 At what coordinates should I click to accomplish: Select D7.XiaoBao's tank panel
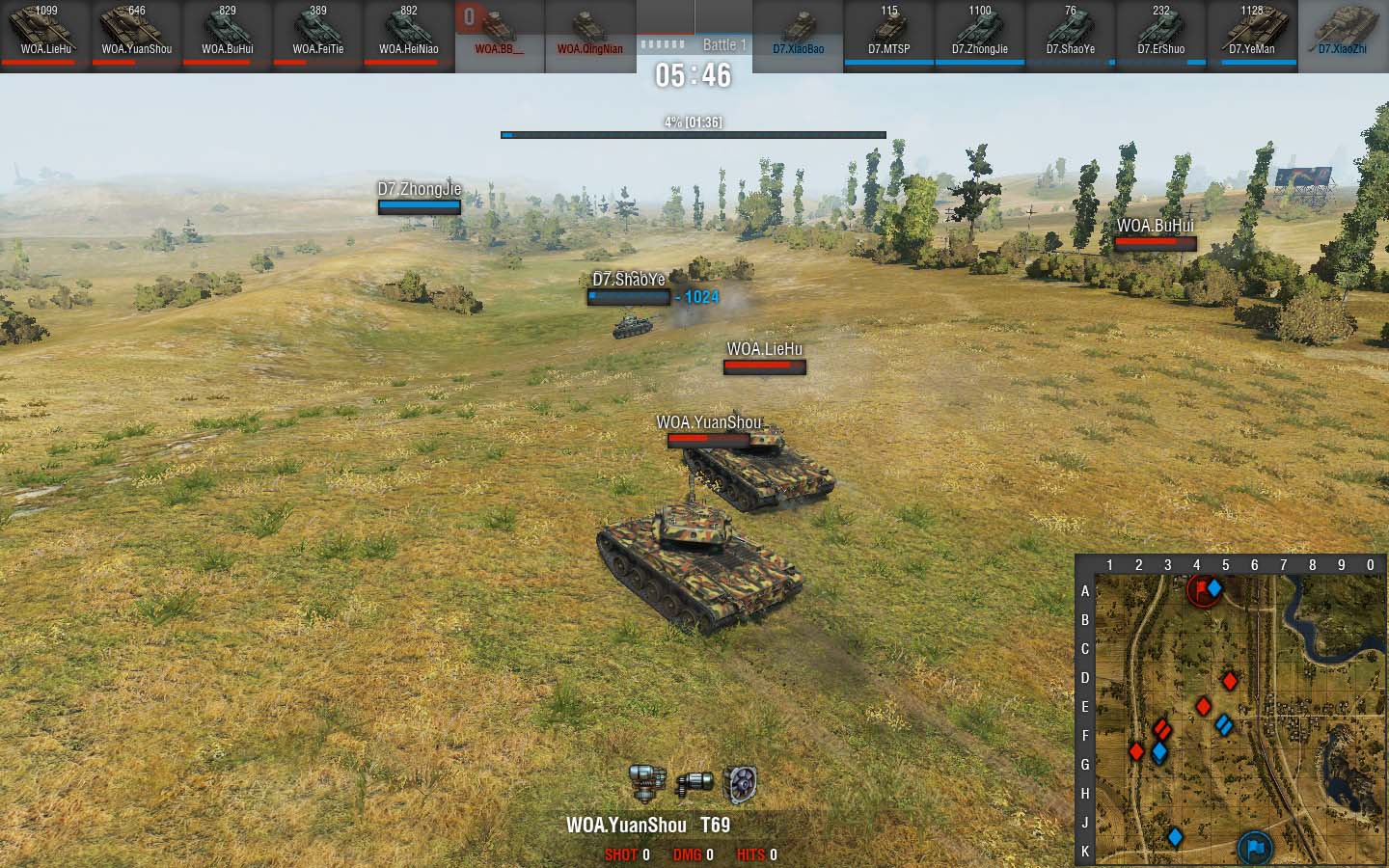click(798, 35)
